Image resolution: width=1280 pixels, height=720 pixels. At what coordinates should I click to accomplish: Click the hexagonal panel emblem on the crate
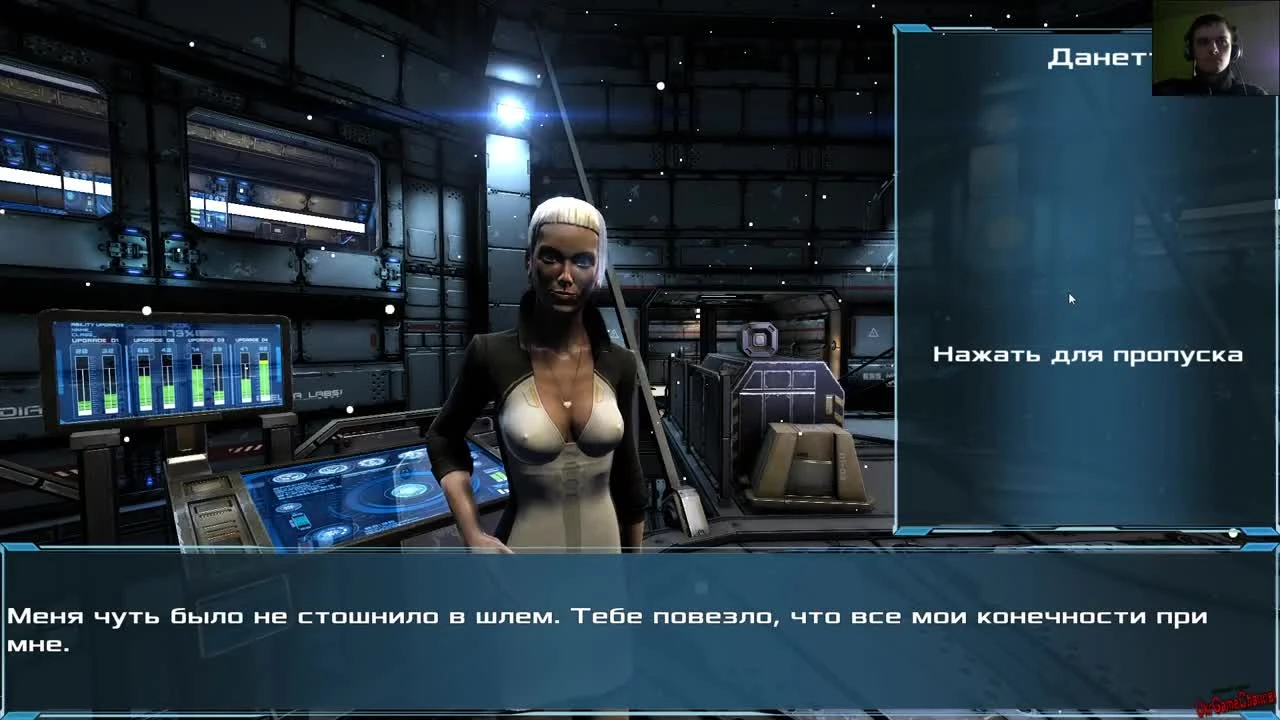point(758,338)
